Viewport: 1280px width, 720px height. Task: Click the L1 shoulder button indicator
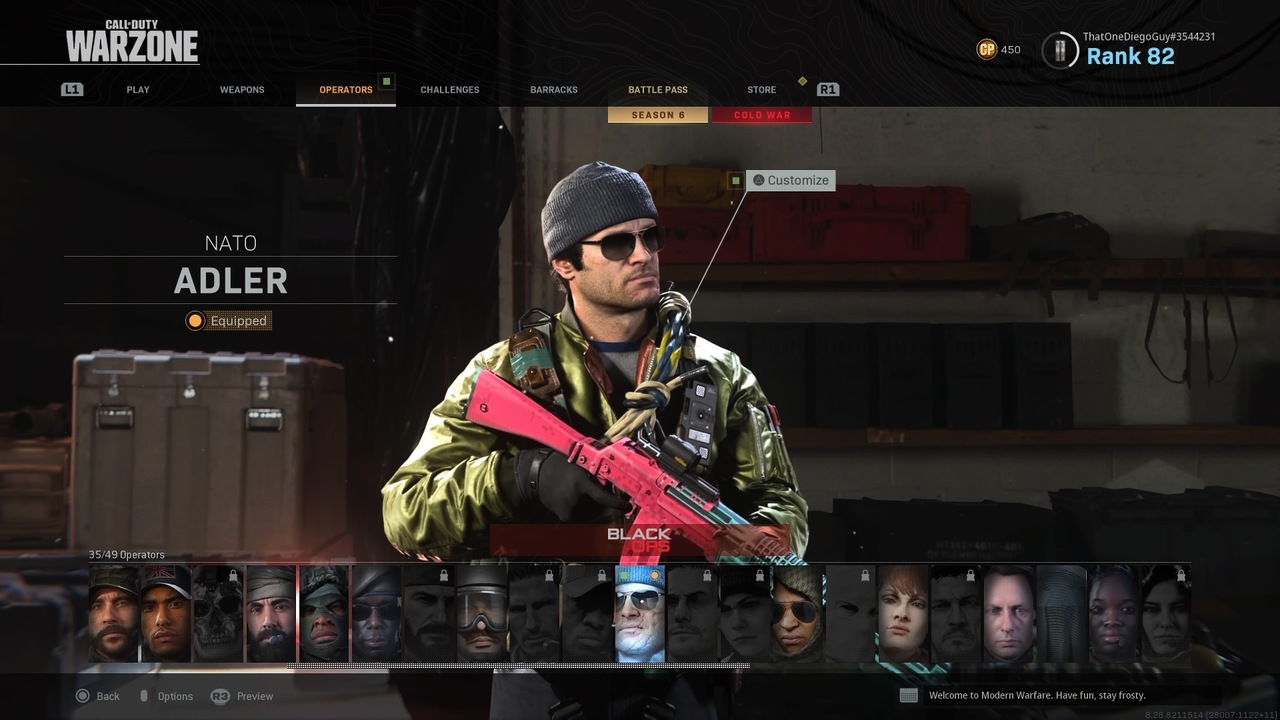point(70,89)
